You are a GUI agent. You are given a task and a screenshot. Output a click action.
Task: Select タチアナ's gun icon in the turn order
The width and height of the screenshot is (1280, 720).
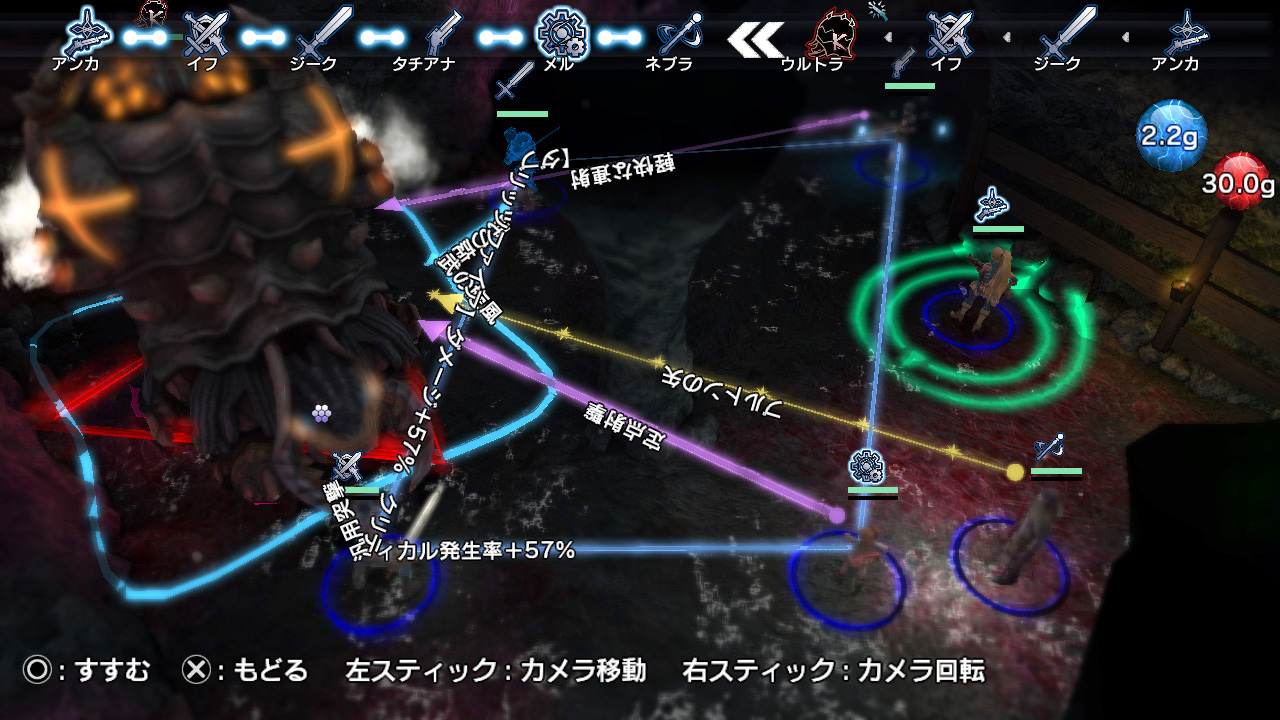coord(441,35)
